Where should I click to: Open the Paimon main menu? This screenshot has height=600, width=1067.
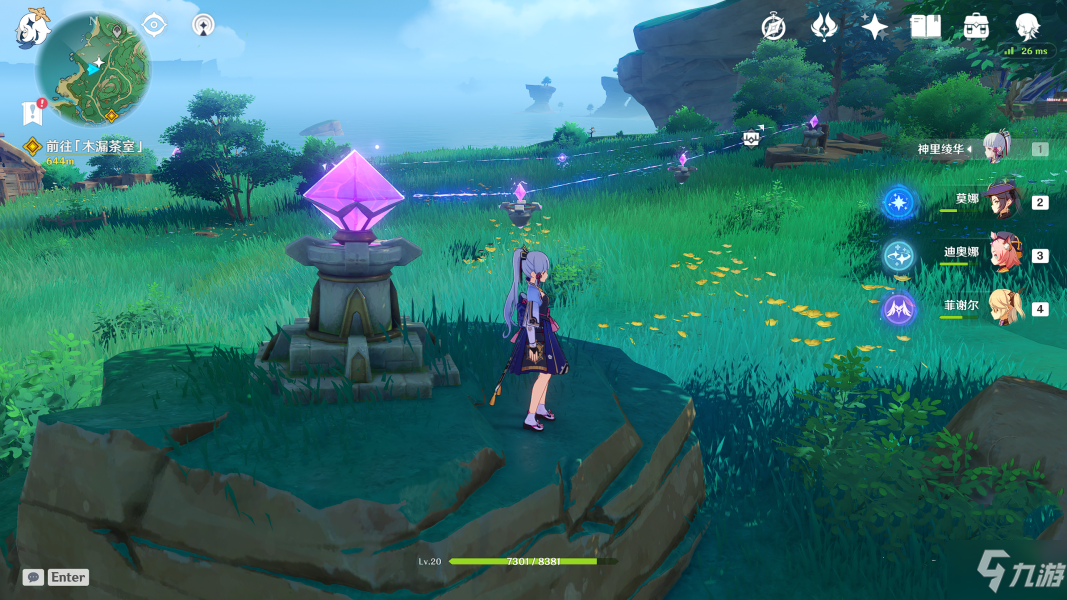[32, 28]
